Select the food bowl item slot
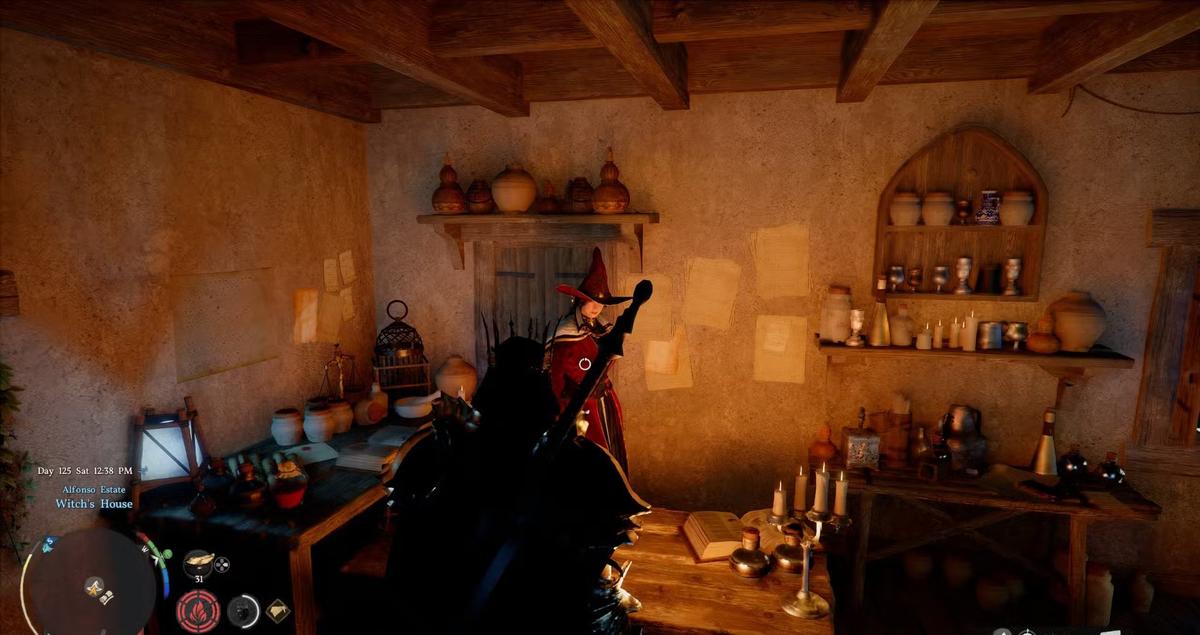The width and height of the screenshot is (1200, 635). (198, 563)
